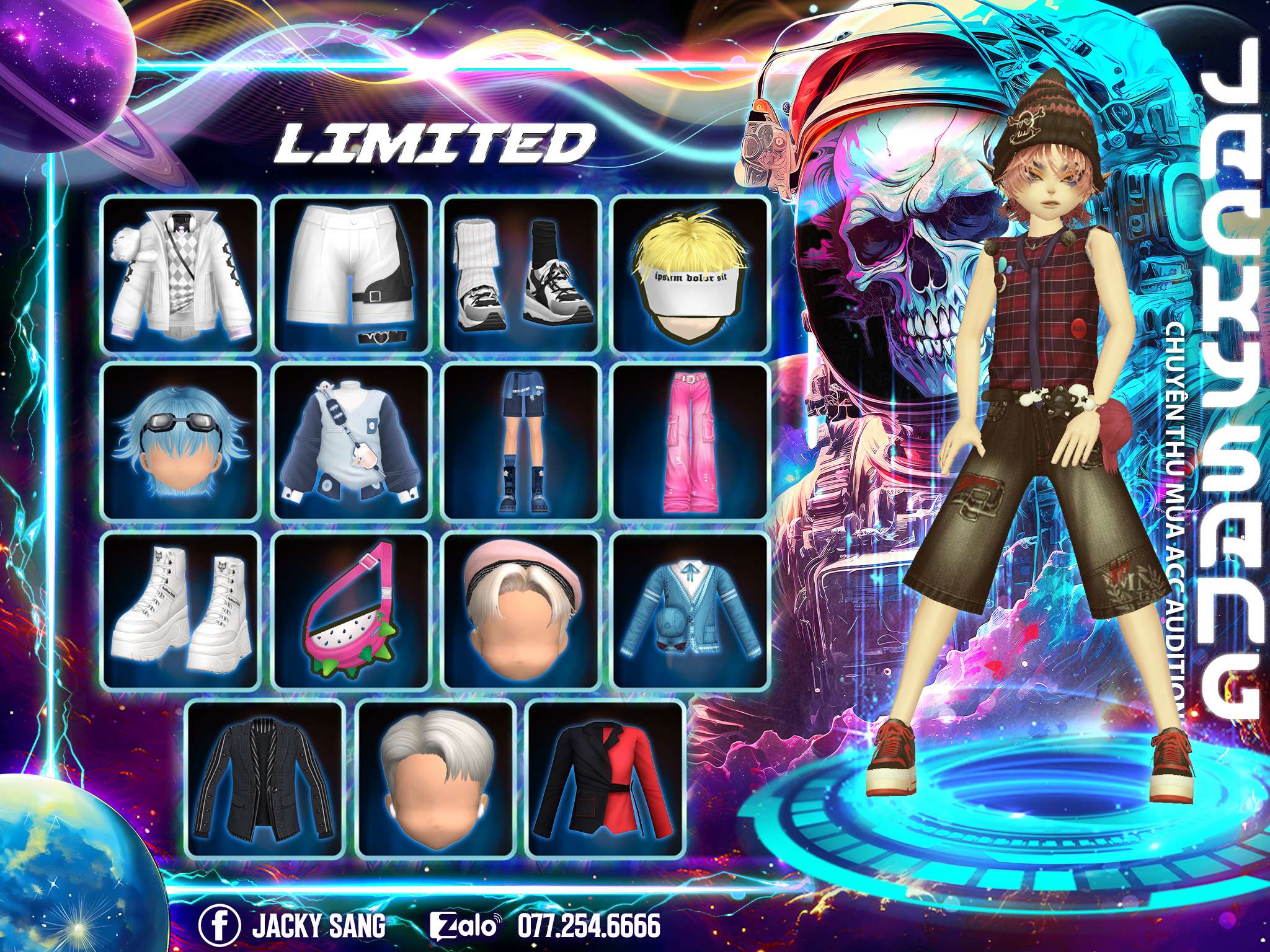The height and width of the screenshot is (952, 1270).
Task: Select the dragon fruit crossbody bag
Action: click(x=352, y=611)
